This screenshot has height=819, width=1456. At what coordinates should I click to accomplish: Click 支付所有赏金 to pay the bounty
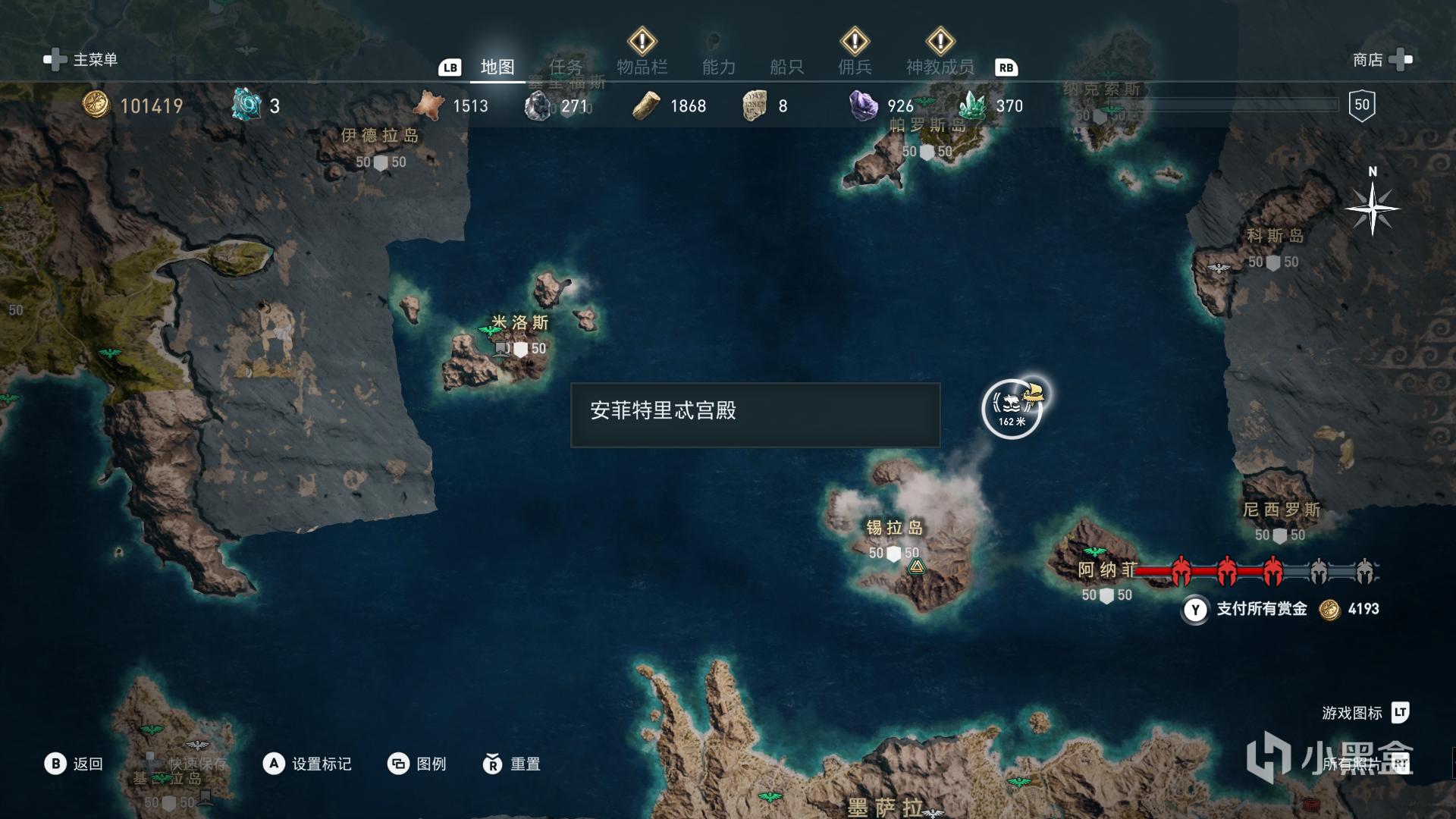(x=1260, y=609)
